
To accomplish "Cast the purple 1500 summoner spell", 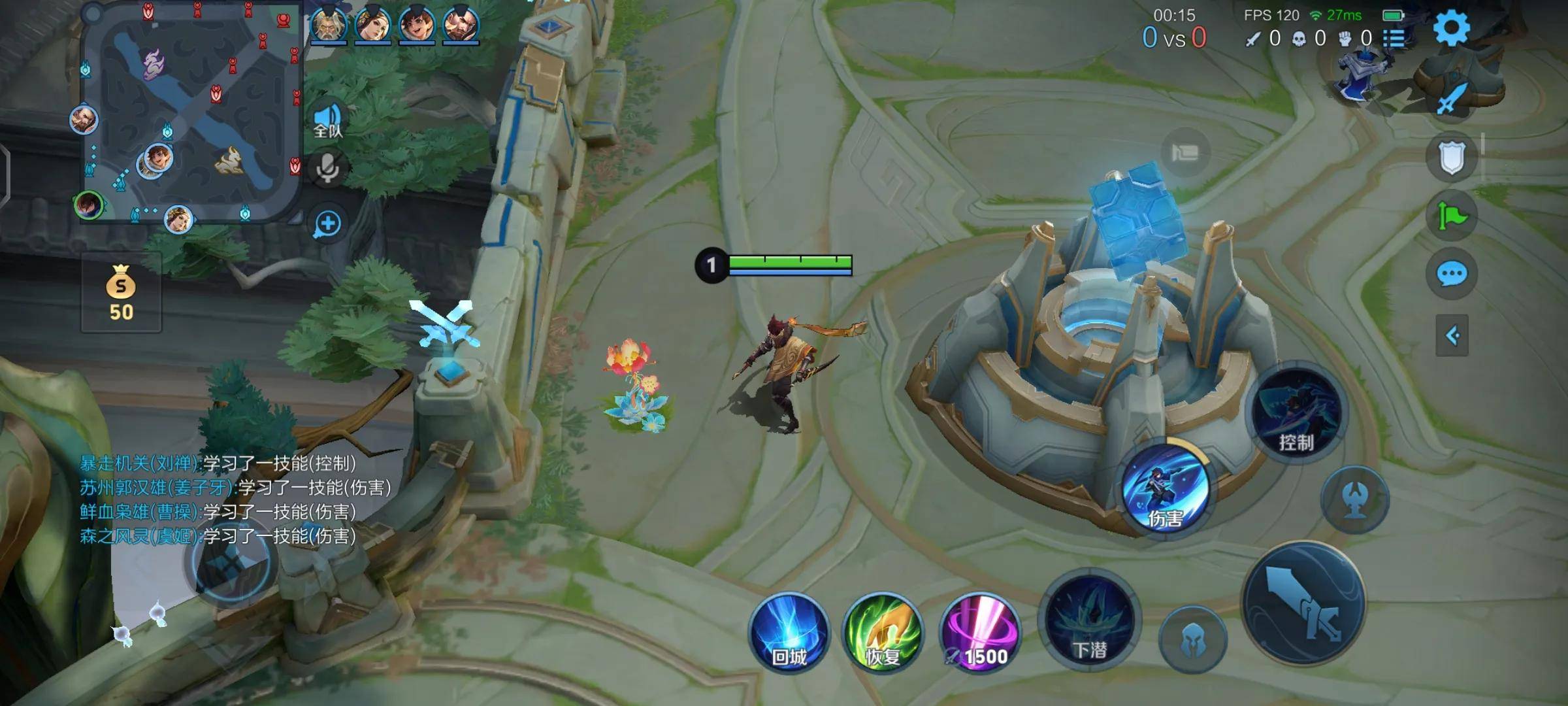I will click(979, 633).
